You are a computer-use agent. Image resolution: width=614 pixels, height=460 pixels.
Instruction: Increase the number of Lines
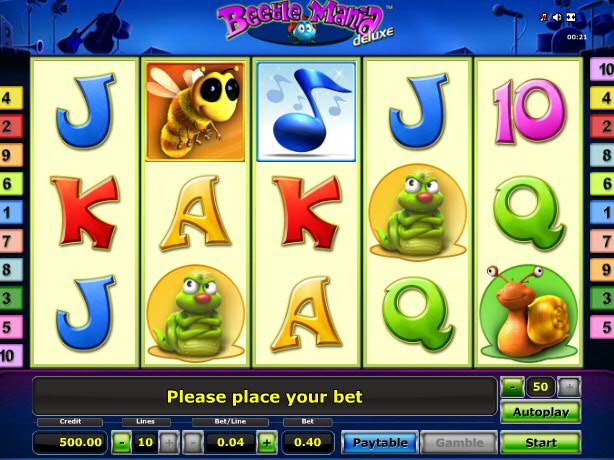pyautogui.click(x=167, y=442)
